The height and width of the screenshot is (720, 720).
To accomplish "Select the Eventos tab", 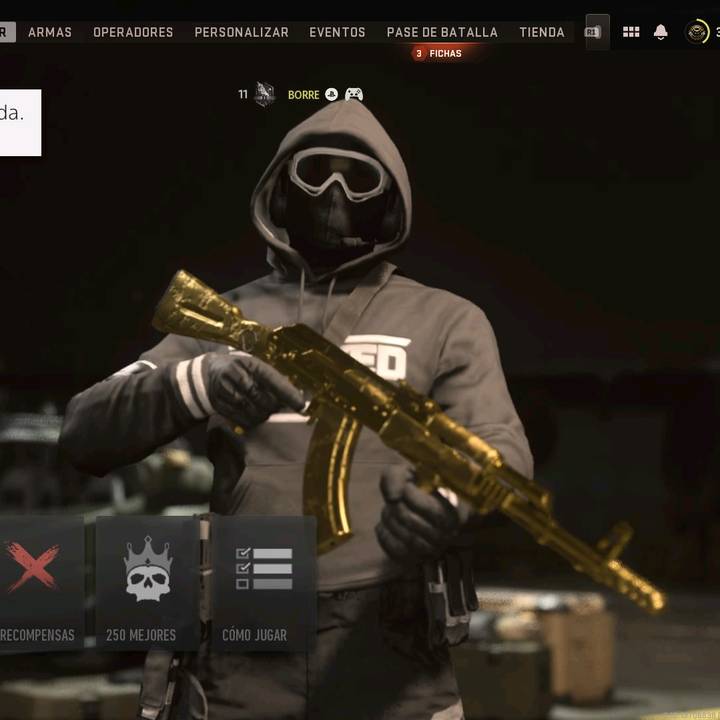I will click(x=337, y=32).
